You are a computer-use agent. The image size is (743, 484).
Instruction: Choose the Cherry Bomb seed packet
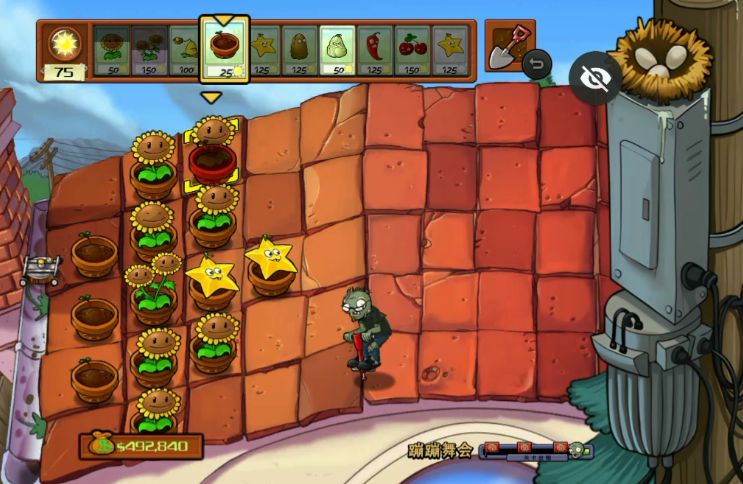(x=411, y=50)
